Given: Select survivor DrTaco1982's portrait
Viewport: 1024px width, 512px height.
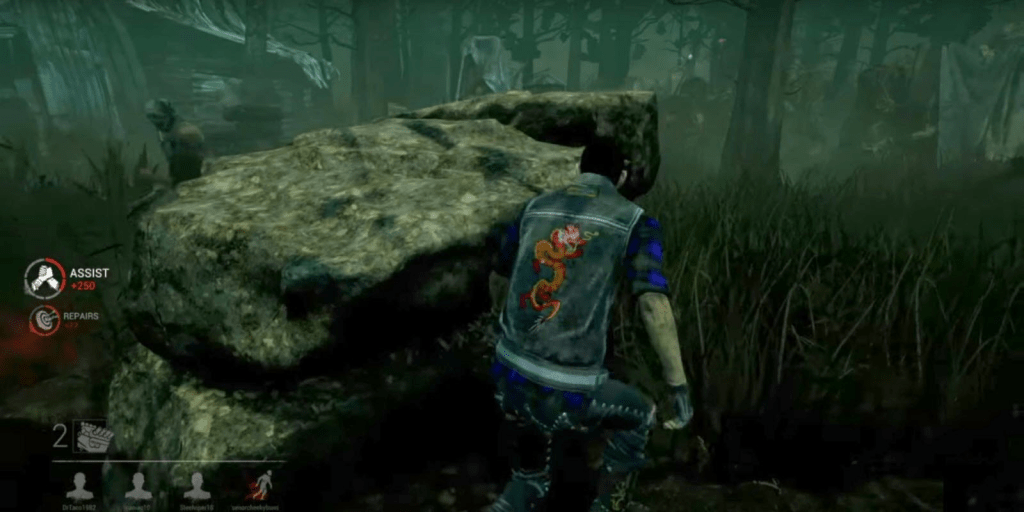Looking at the screenshot, I should coord(79,485).
